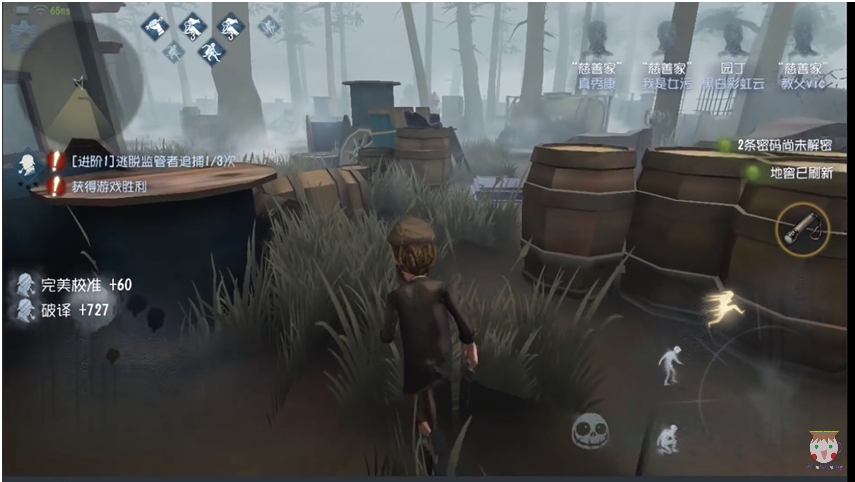
Task: Switch to the walking stance icon
Action: [669, 365]
